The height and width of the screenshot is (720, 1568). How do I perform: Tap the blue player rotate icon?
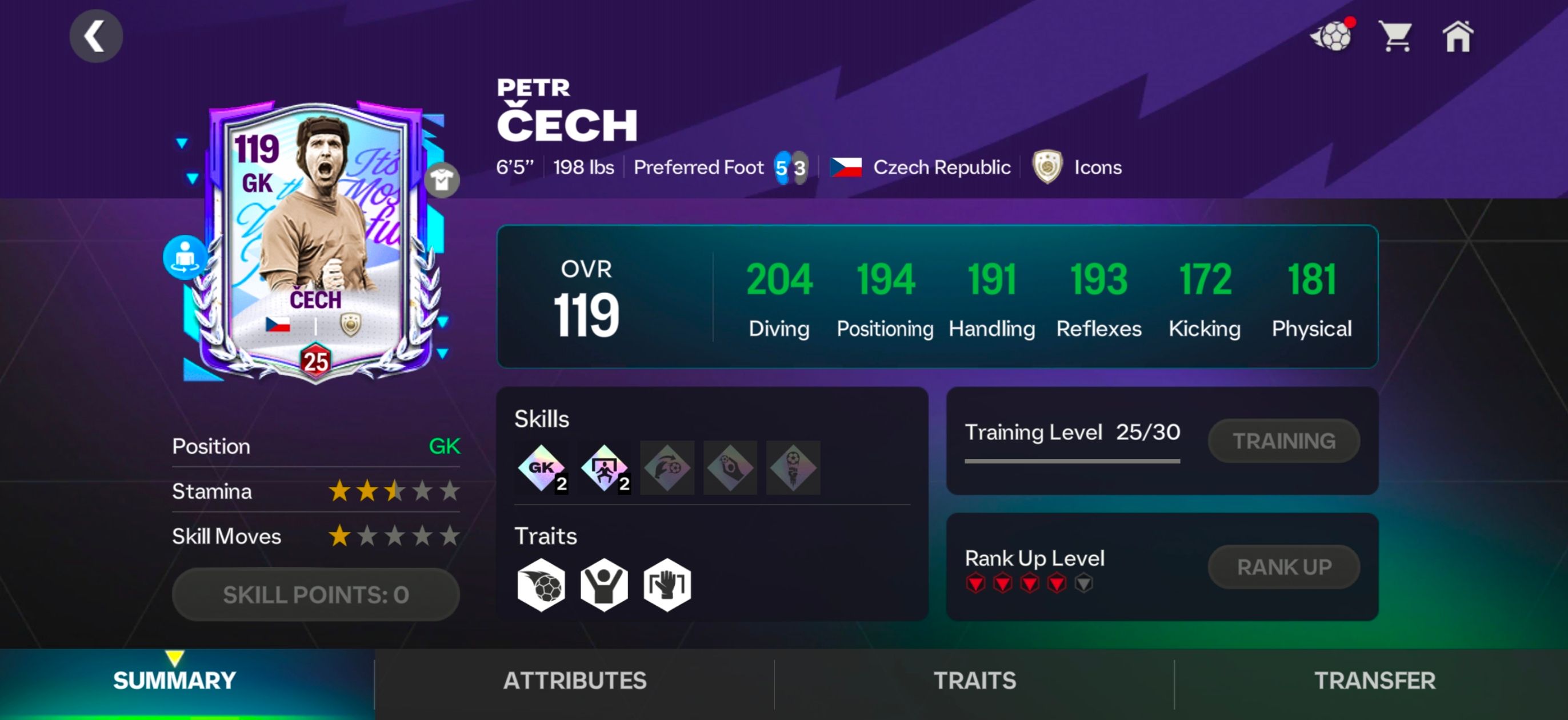tap(185, 257)
